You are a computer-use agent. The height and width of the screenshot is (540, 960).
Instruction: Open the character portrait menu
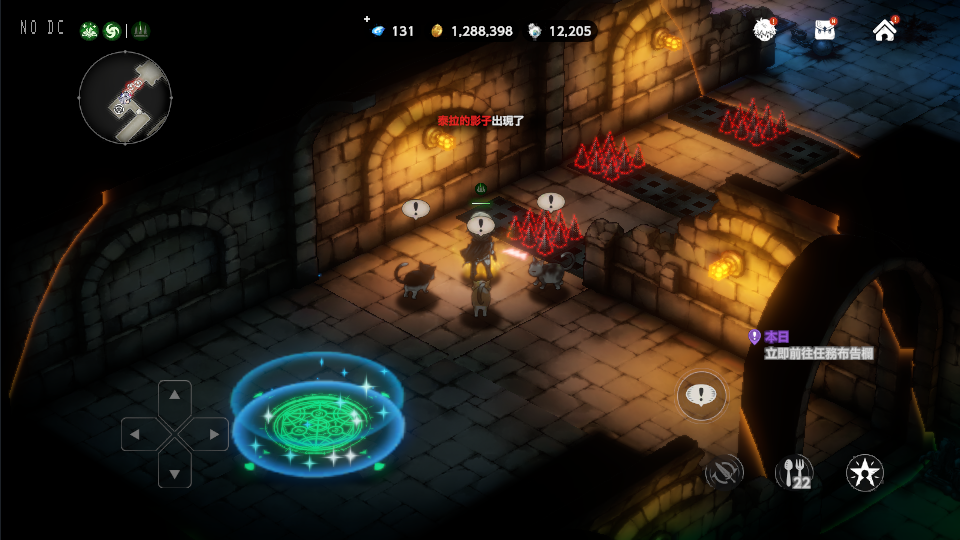(765, 30)
